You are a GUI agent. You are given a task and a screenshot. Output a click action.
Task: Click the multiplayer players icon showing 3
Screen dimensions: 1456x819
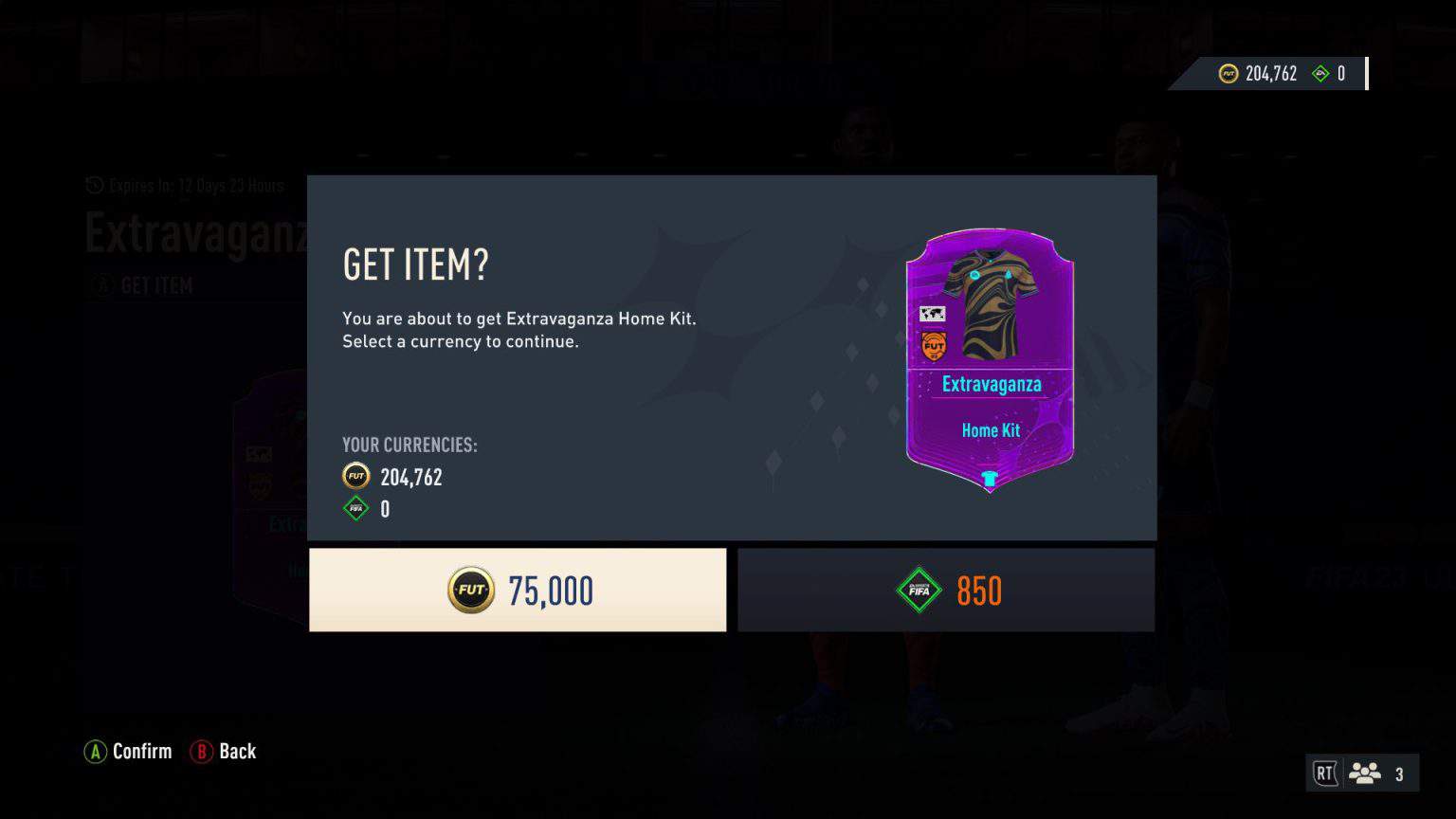point(1366,773)
